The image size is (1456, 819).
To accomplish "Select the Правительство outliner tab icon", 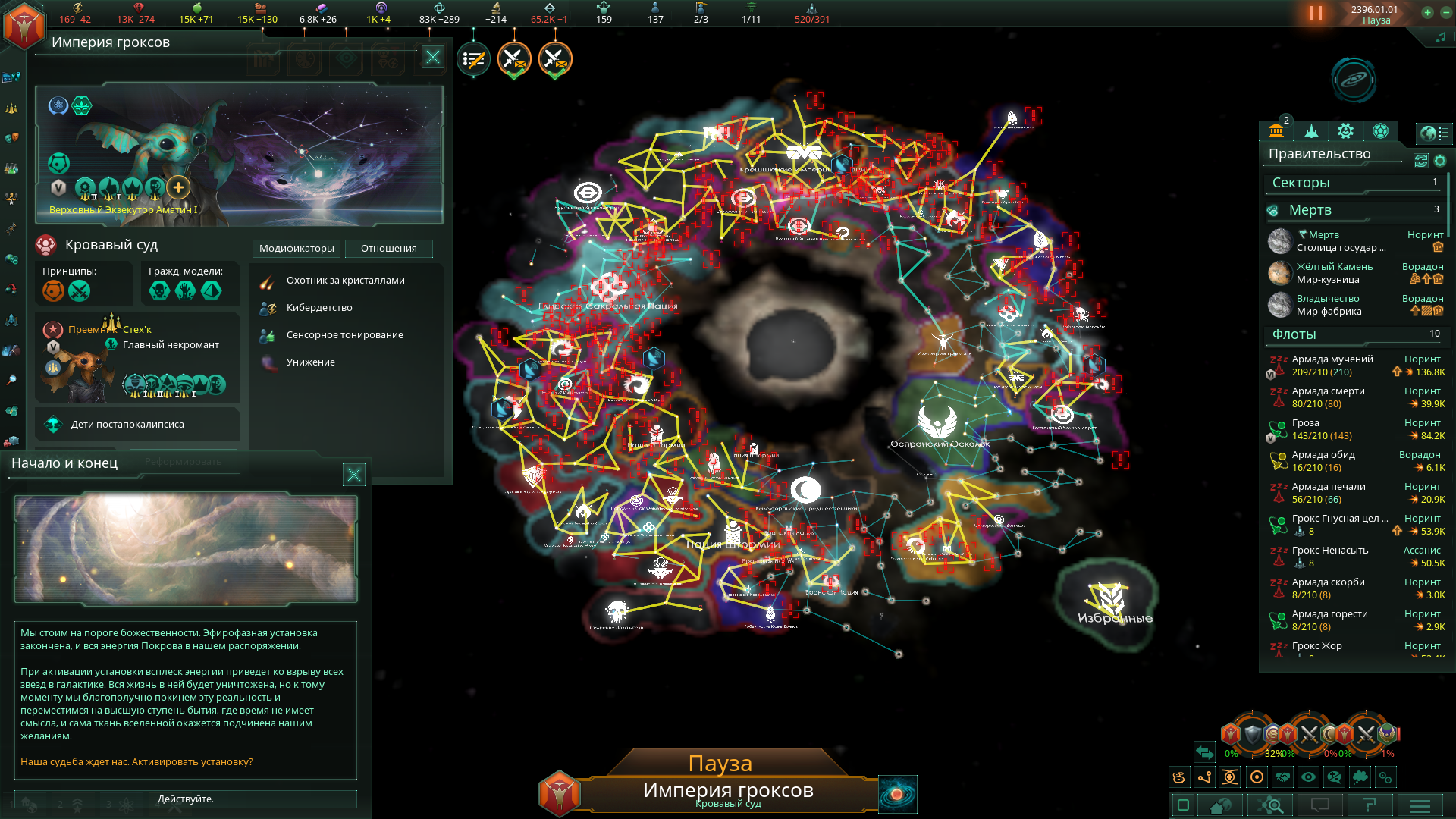I will tap(1276, 131).
